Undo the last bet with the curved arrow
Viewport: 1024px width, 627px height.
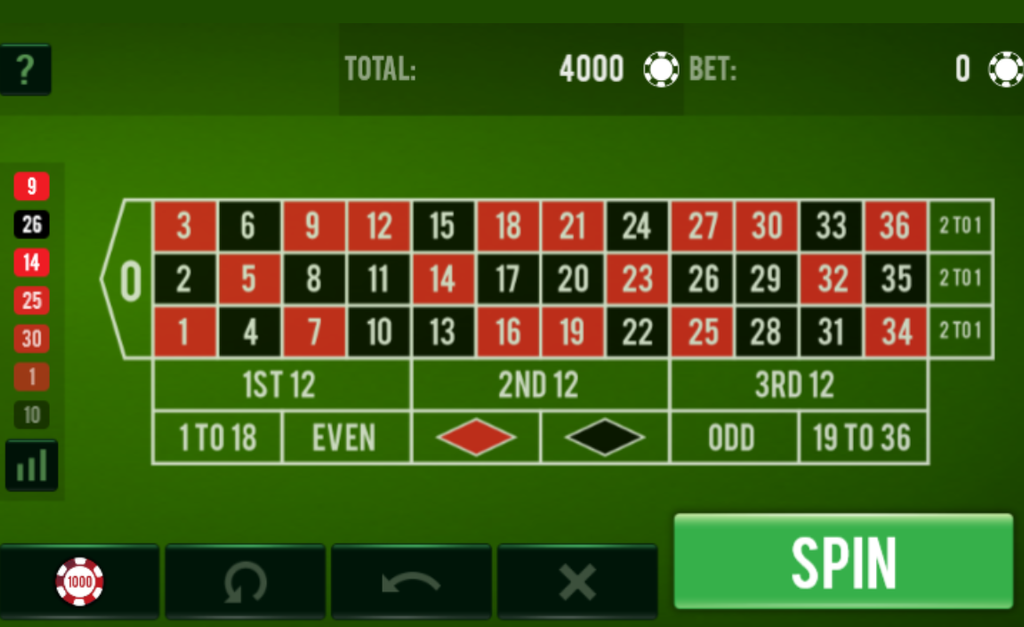click(x=411, y=581)
